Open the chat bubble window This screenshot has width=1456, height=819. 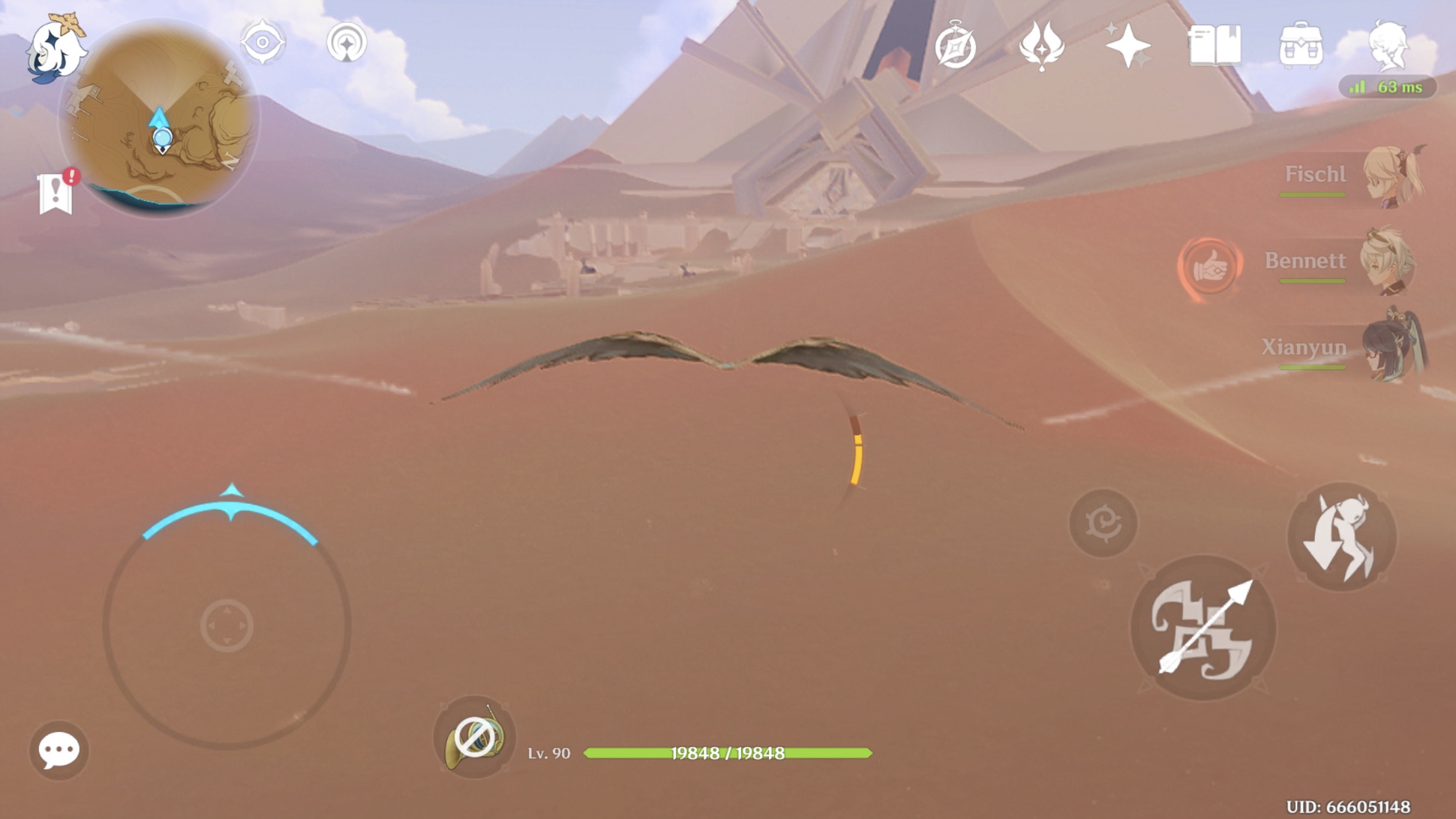pos(59,748)
